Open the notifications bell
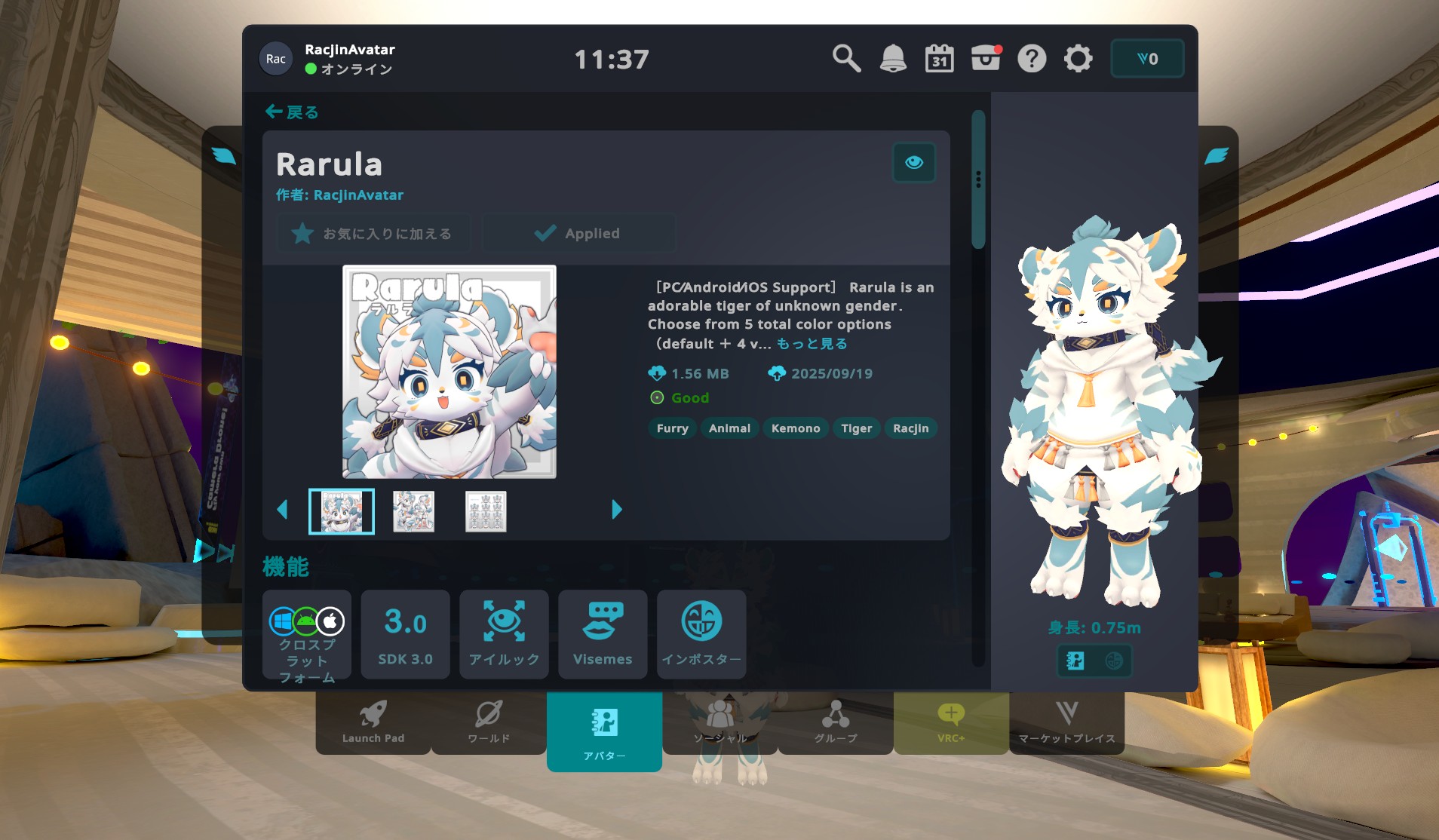 (894, 57)
